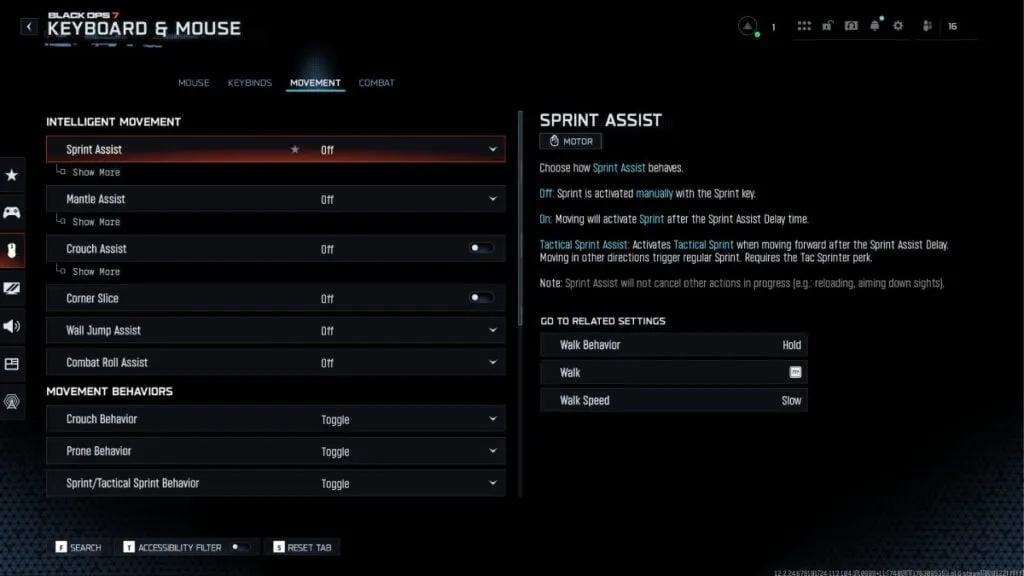
Task: Open Sprint/Tactical Sprint Behavior dropdown
Action: pyautogui.click(x=493, y=483)
